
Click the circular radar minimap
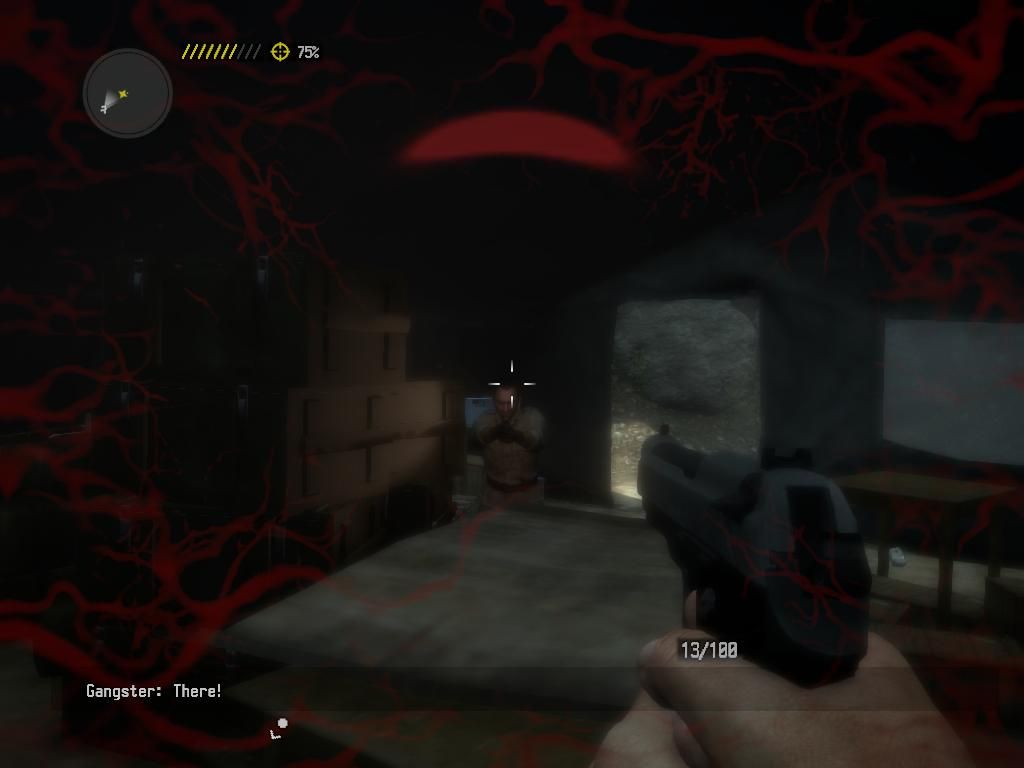[x=128, y=94]
